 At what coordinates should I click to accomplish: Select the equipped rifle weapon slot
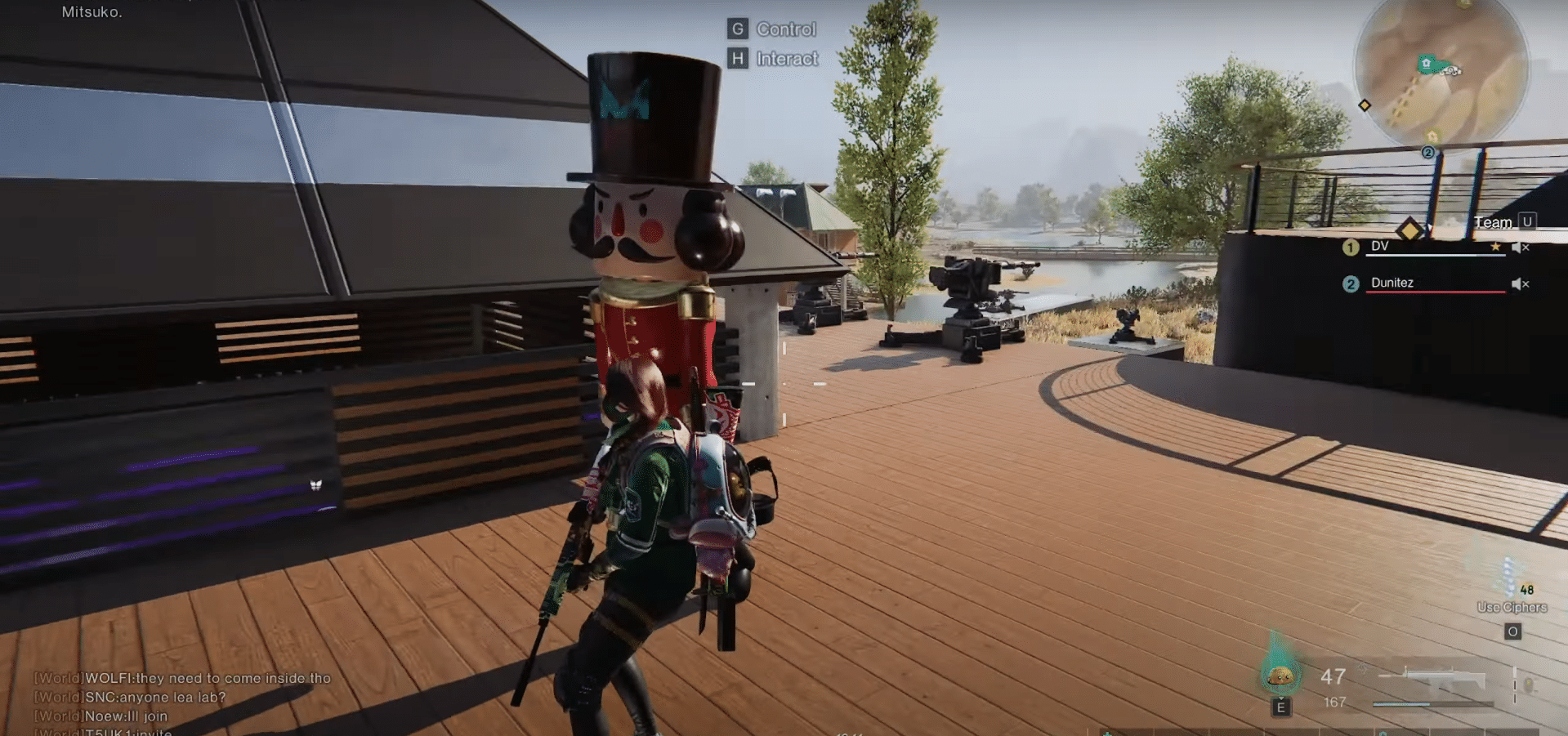coord(1436,680)
